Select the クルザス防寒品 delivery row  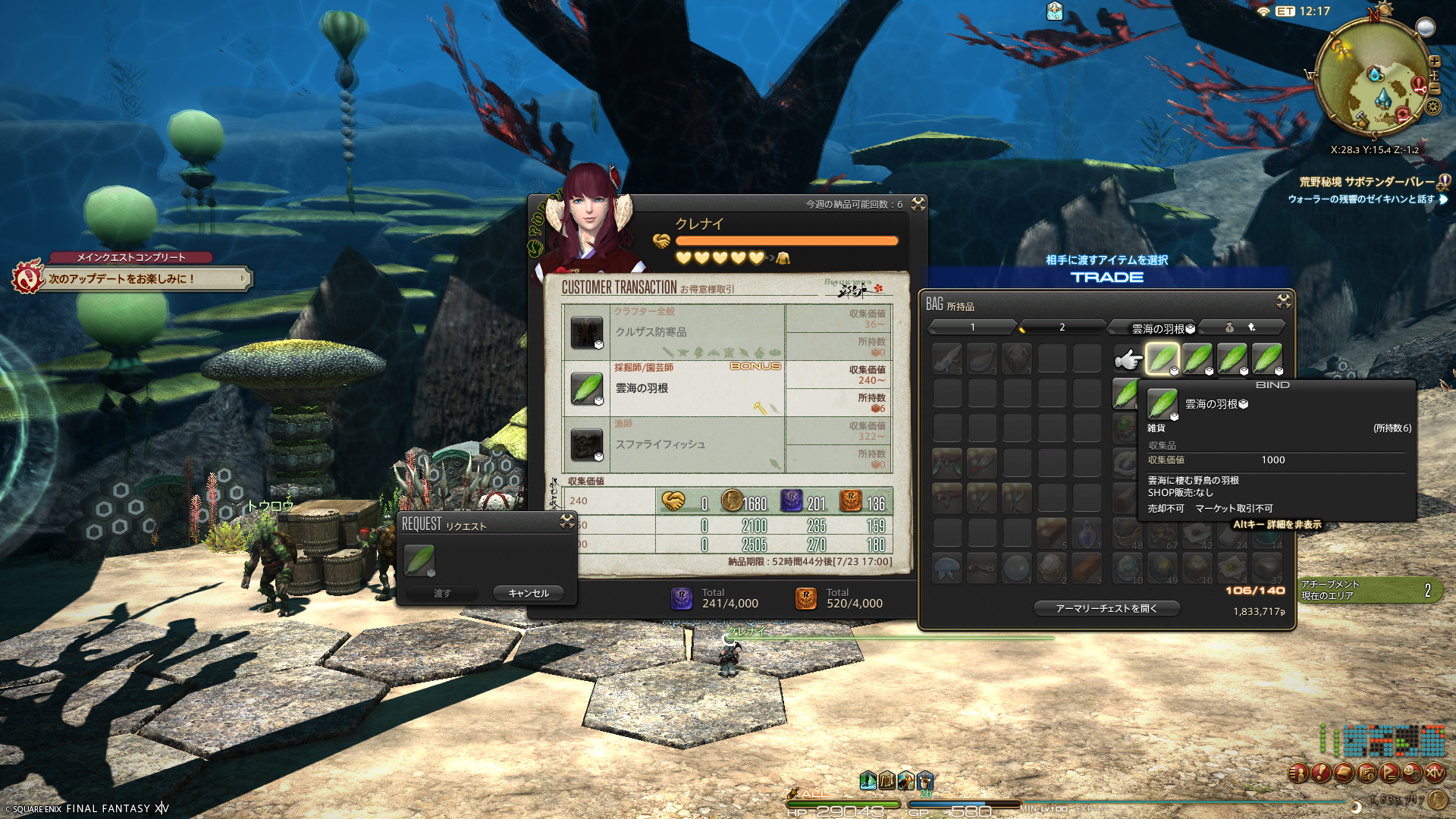click(x=673, y=332)
